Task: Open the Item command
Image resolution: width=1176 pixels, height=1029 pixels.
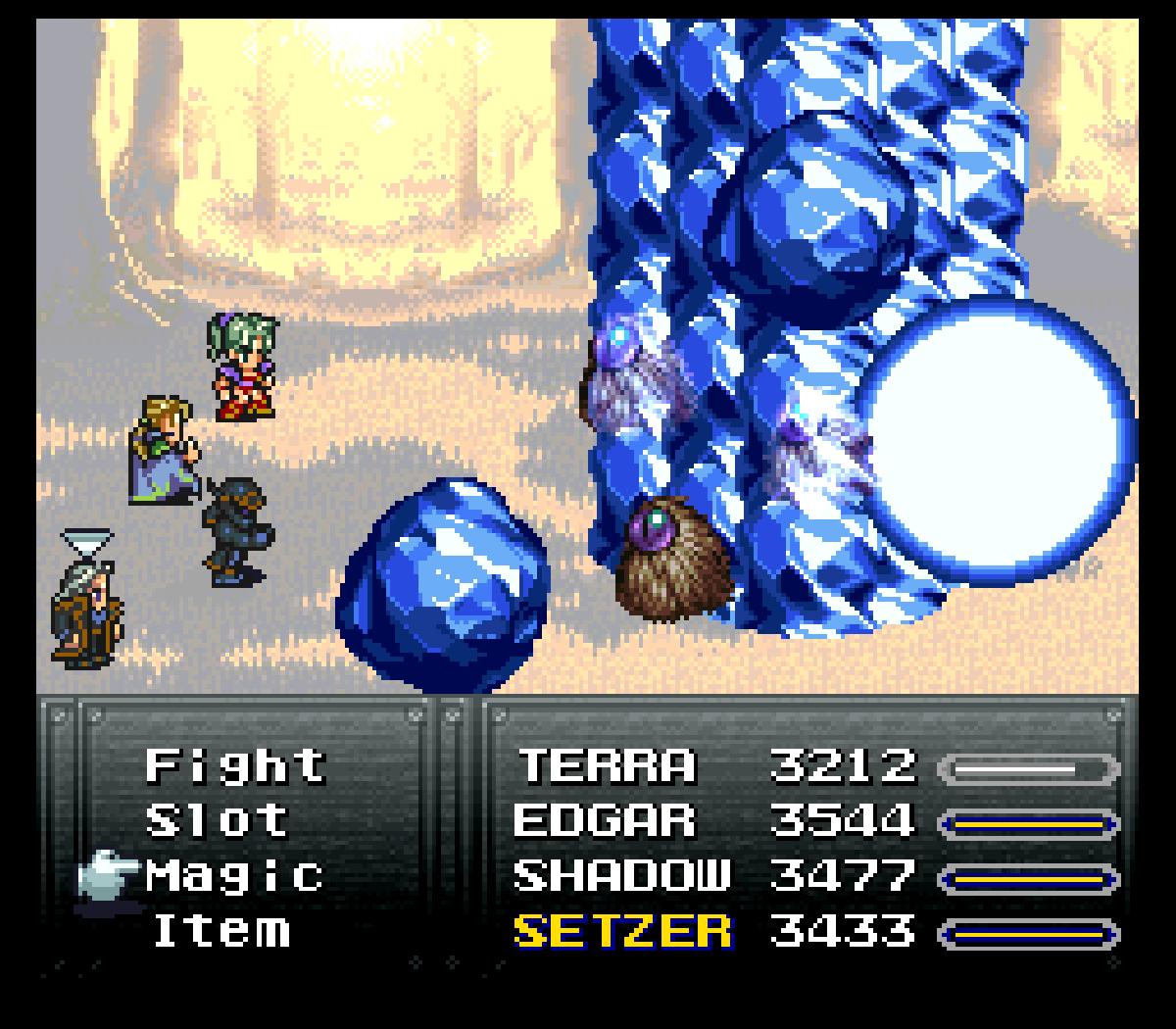Action: click(x=221, y=930)
